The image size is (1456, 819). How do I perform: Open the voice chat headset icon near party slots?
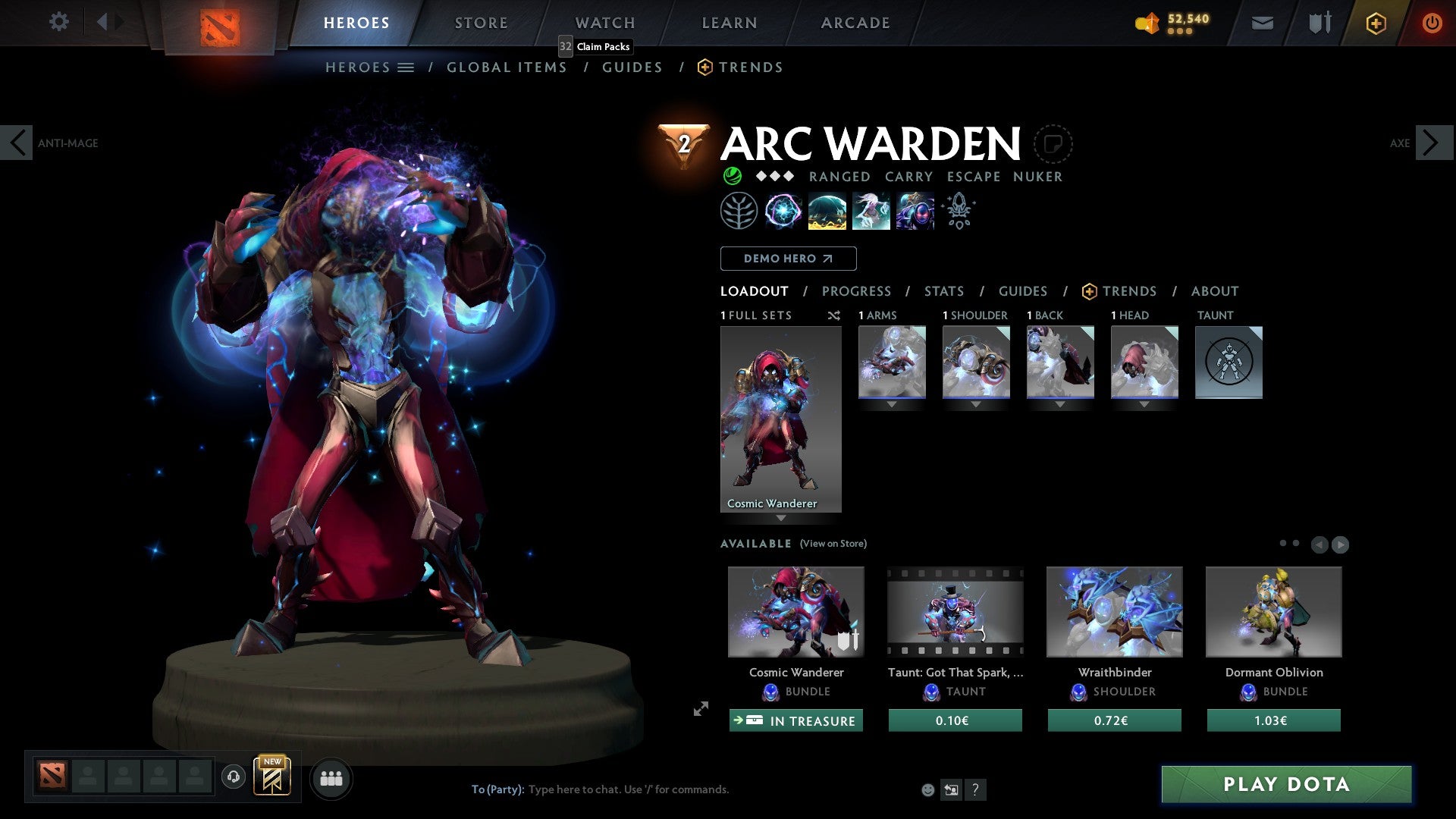(x=233, y=778)
